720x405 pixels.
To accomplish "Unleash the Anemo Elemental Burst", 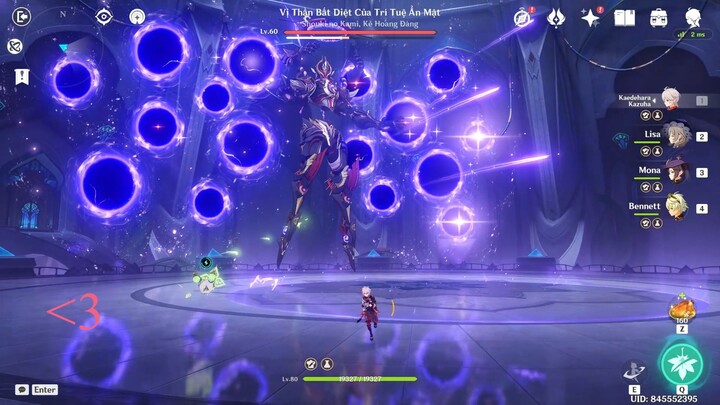I will pos(682,366).
